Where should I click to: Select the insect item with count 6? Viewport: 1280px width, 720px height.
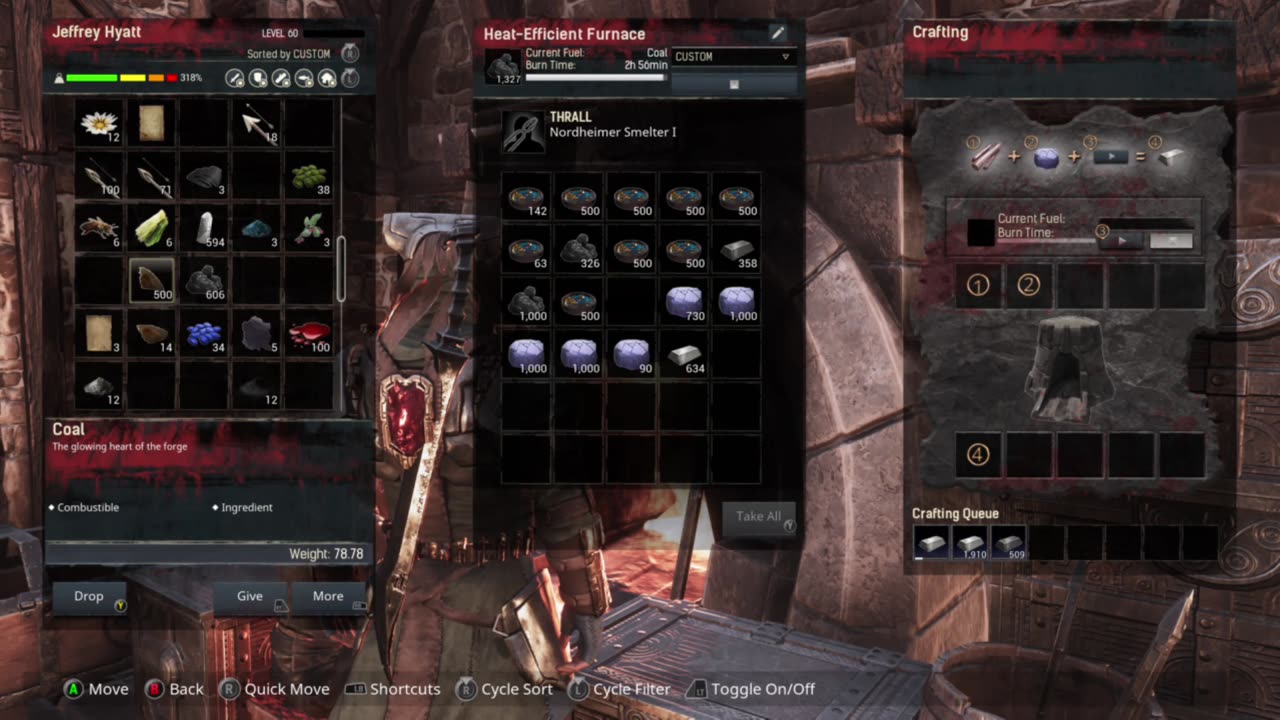point(99,229)
